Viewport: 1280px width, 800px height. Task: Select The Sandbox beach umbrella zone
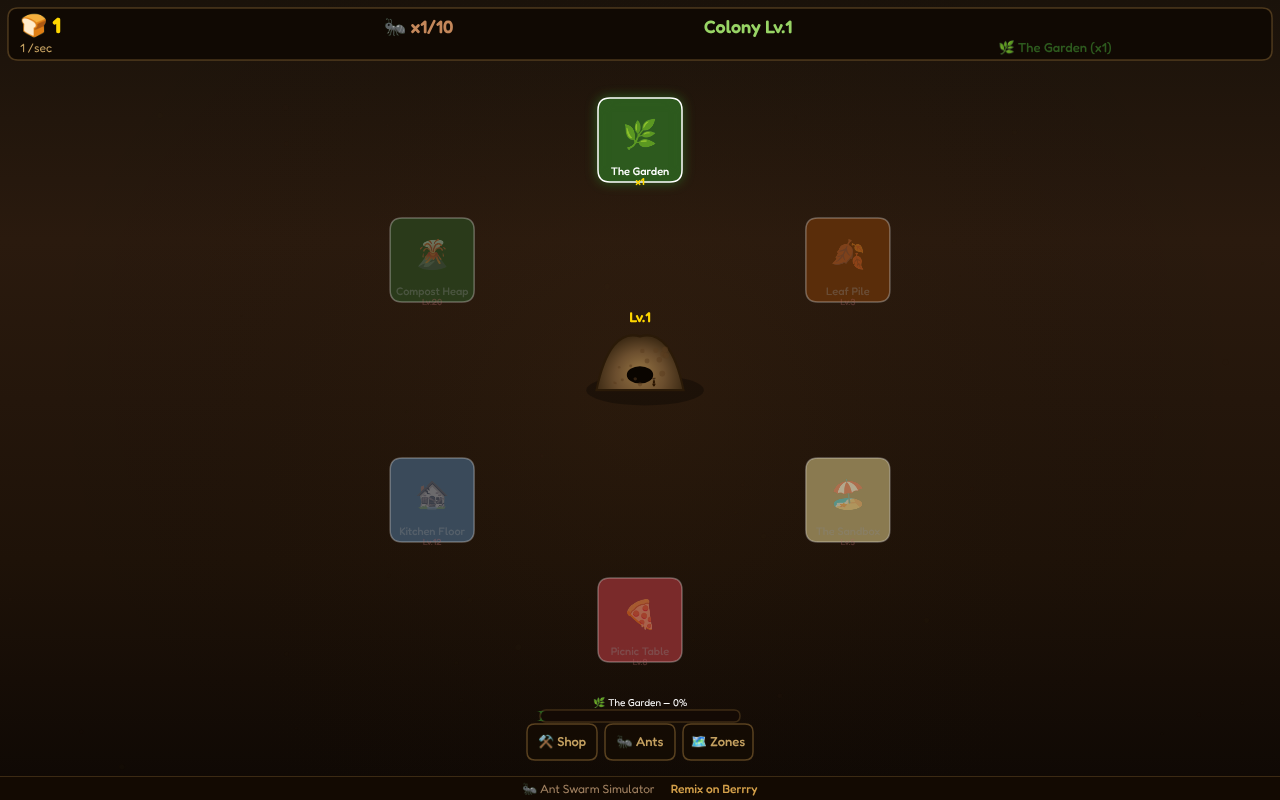coord(847,499)
